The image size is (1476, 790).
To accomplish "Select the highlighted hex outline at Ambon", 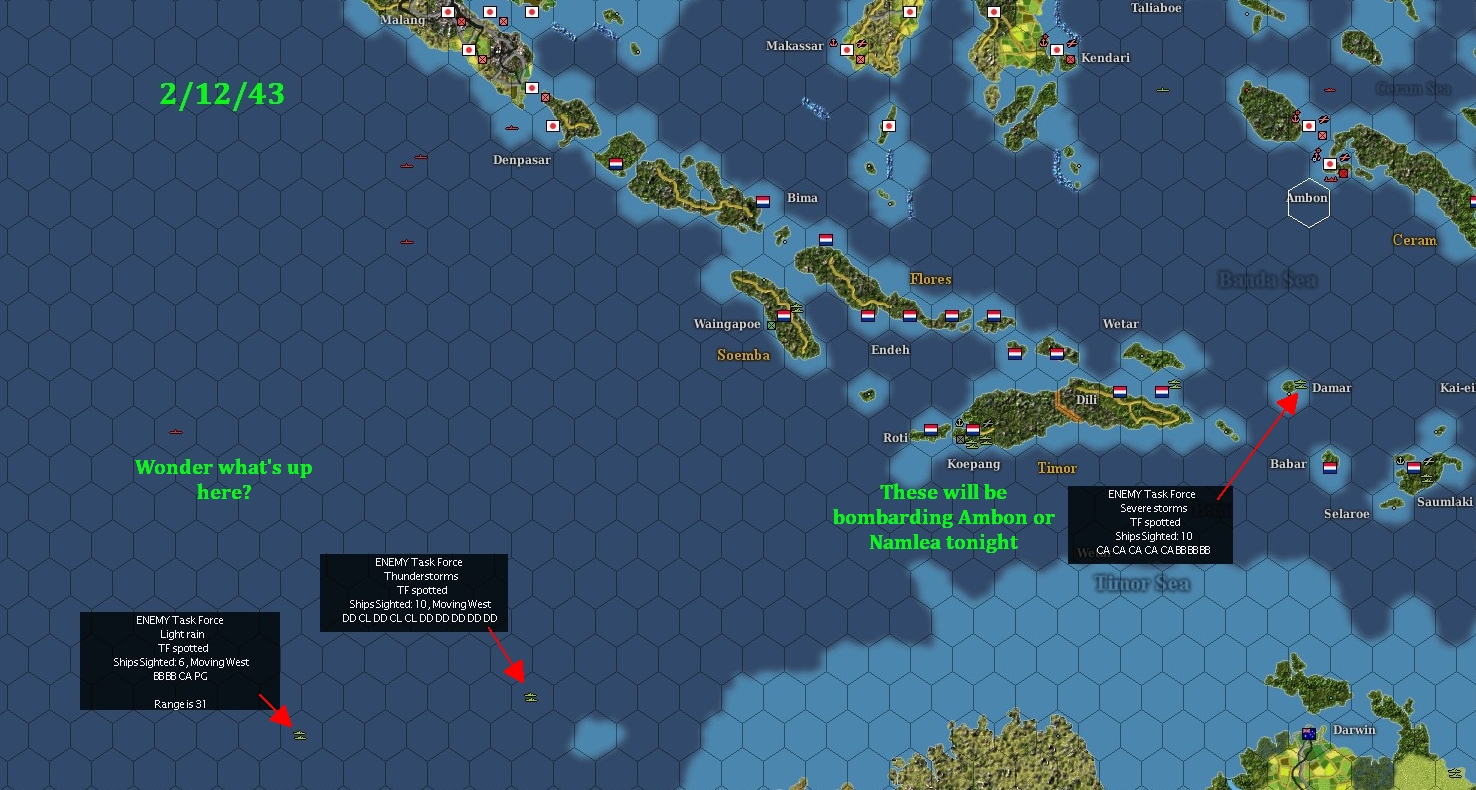I will [x=1308, y=202].
